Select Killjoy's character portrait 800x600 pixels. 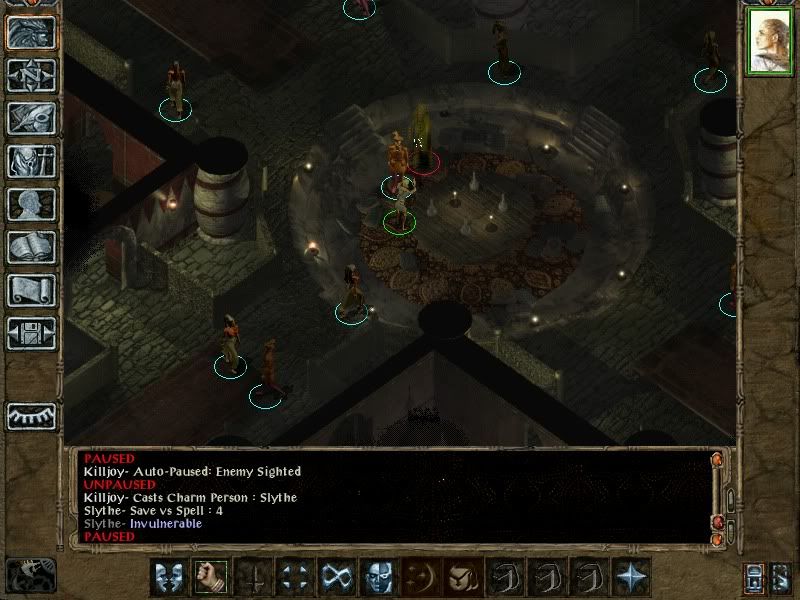(768, 42)
